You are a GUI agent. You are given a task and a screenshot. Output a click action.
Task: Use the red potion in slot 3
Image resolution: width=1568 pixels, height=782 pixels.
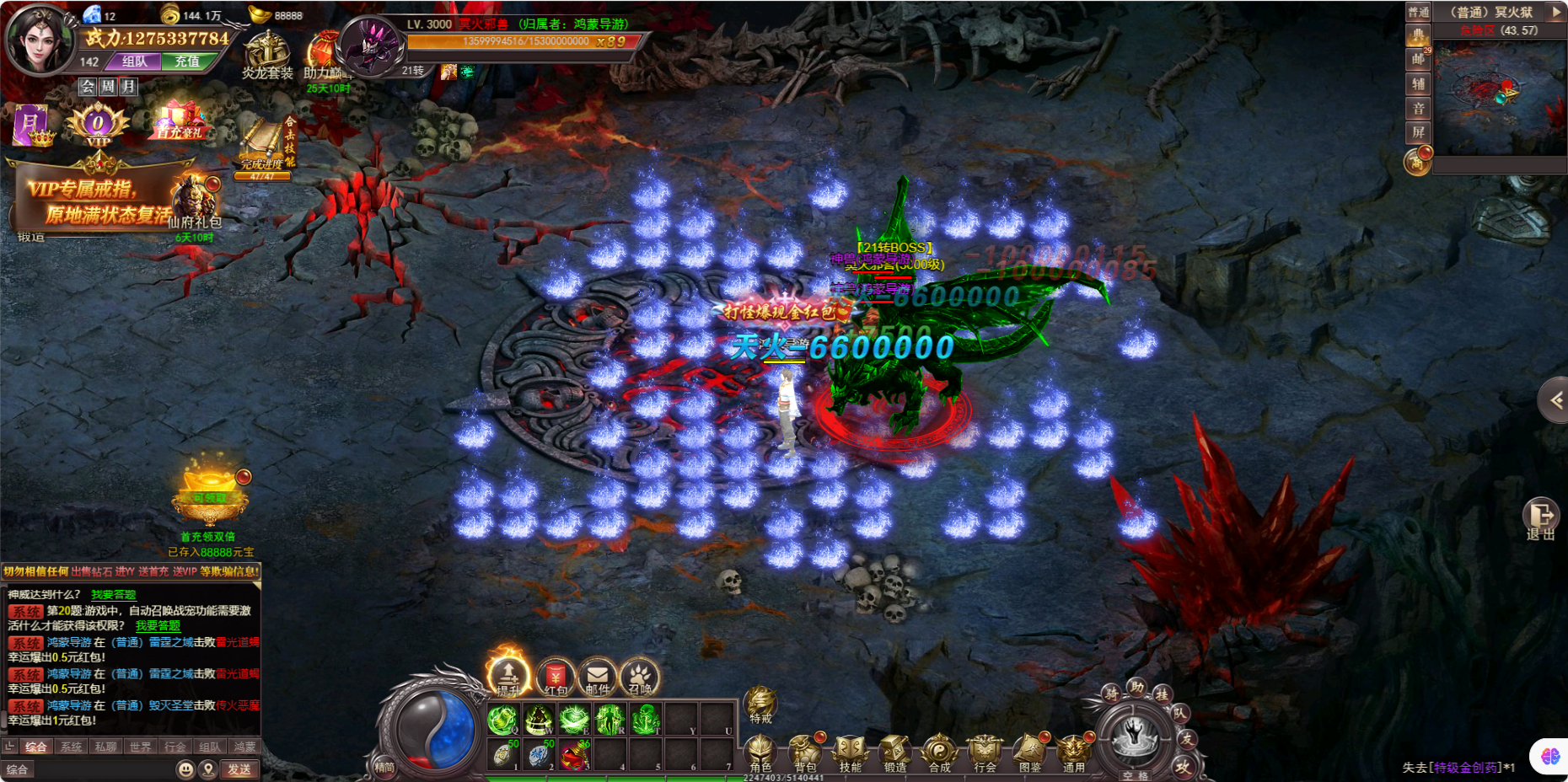pos(575,754)
